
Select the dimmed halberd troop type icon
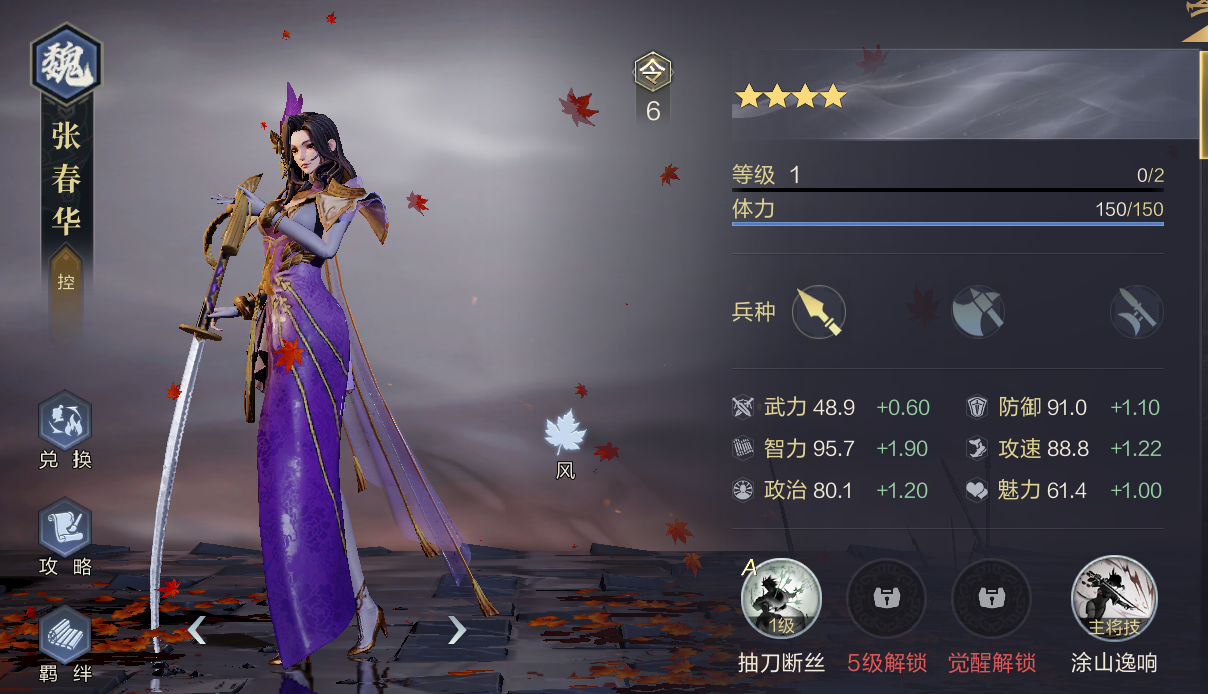click(x=1137, y=311)
